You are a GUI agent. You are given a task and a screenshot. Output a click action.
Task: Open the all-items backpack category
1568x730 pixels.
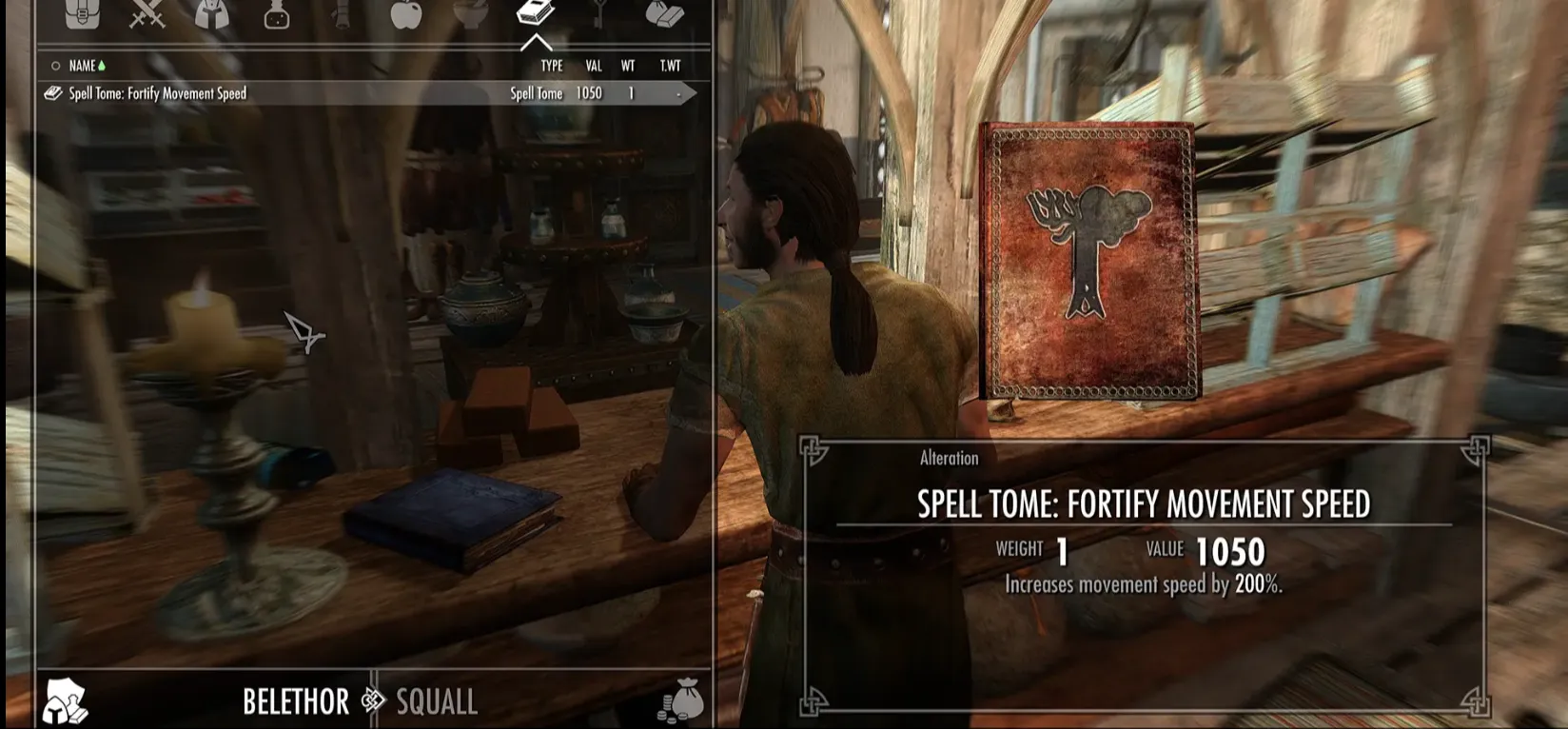[82, 13]
